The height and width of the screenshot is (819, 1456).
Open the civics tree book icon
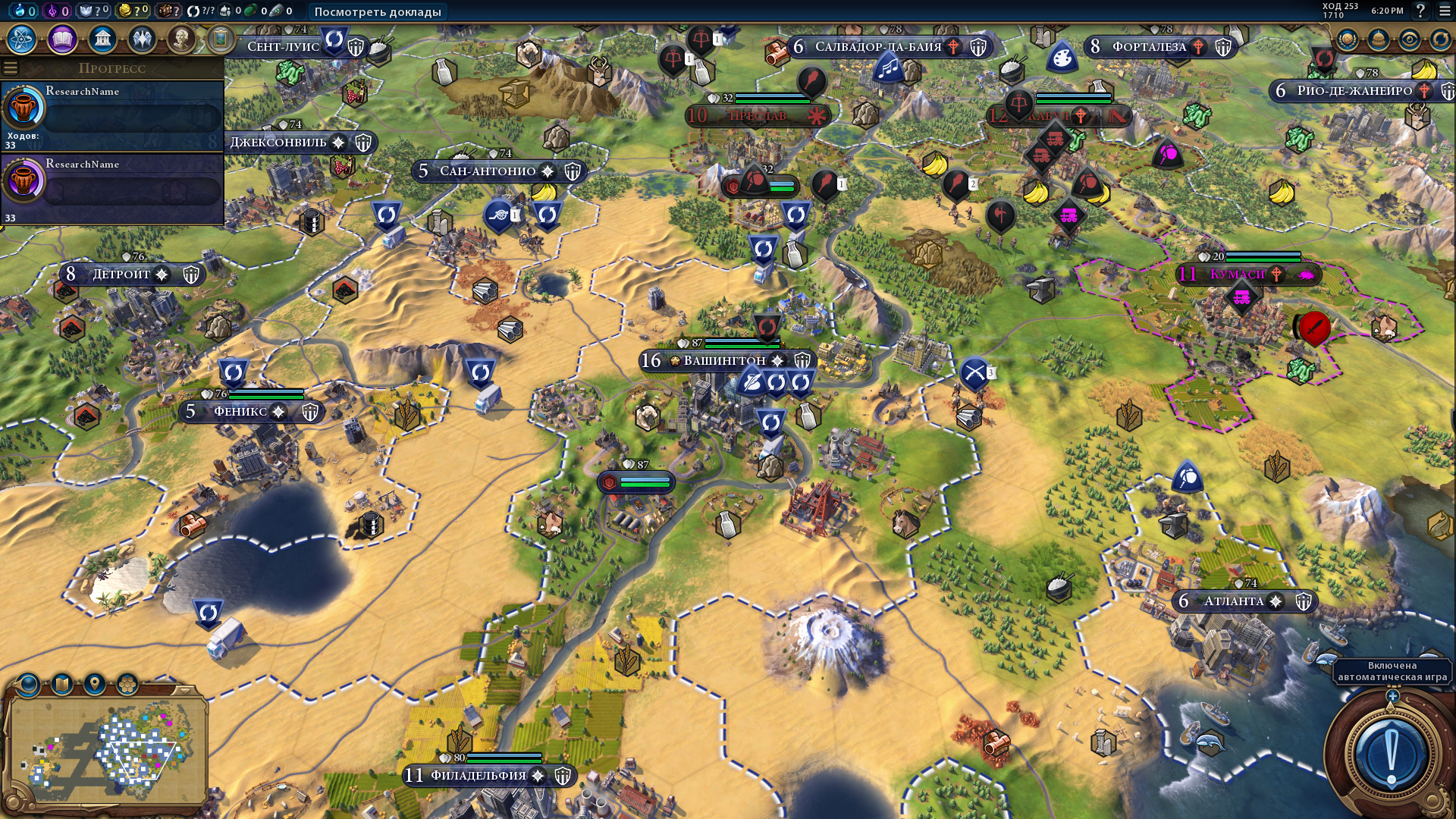pyautogui.click(x=62, y=39)
